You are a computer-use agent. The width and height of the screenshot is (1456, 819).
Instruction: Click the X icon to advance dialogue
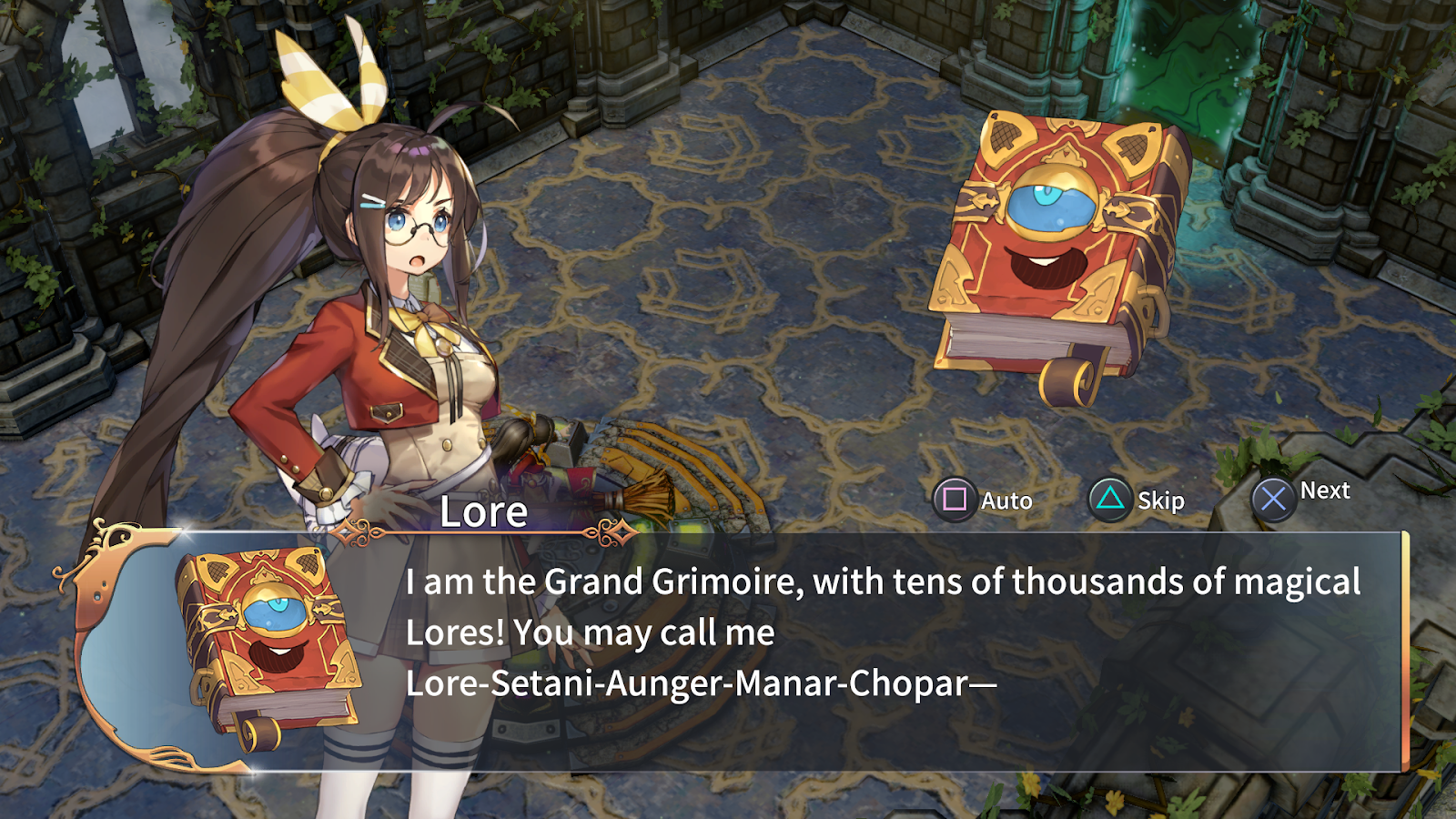1275,498
